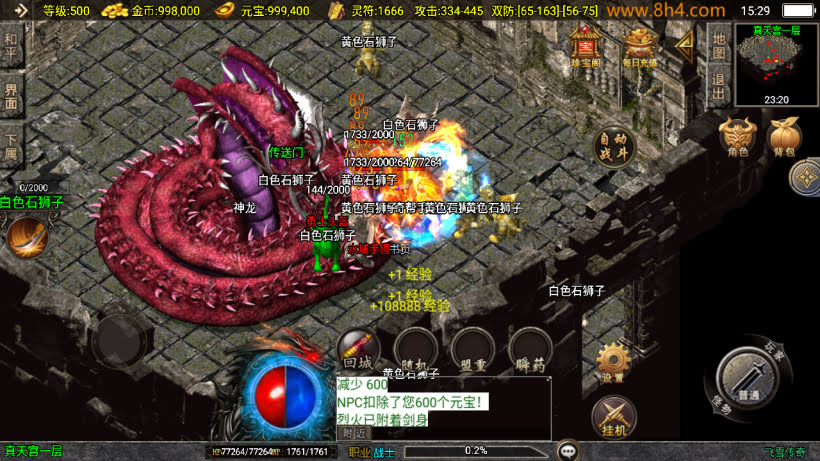This screenshot has height=461, width=820.
Task: Click the 下属 subordinate button
Action: 11,146
